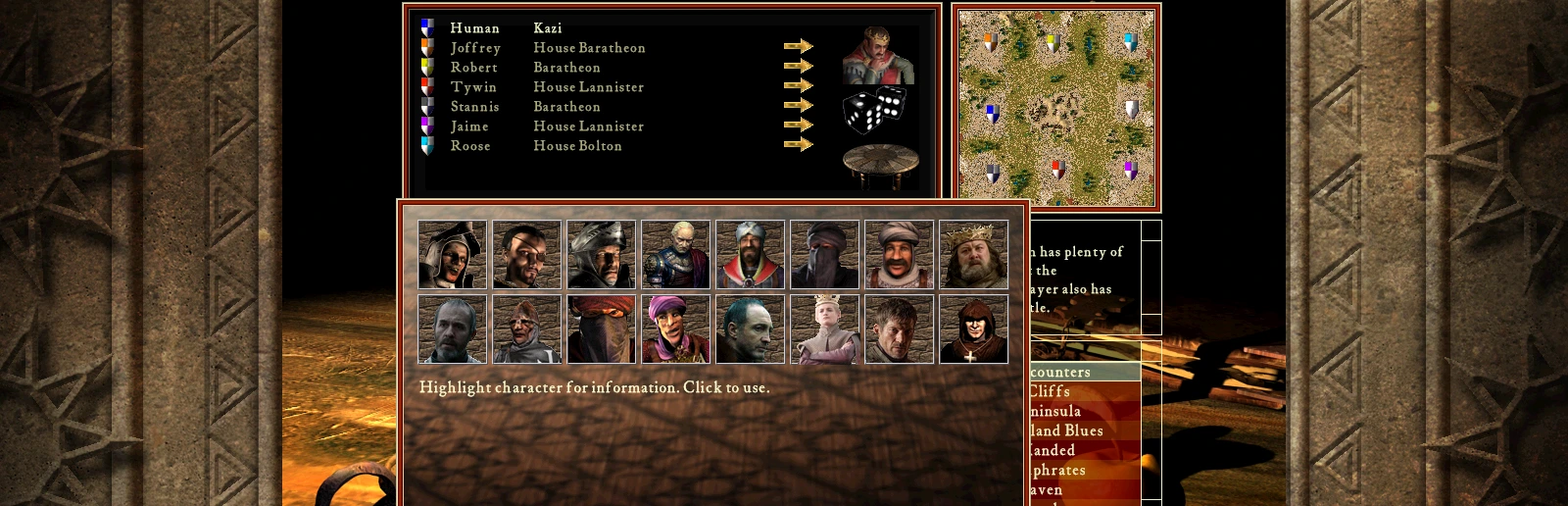Choose the hooded monk with cross portrait
The width and height of the screenshot is (1568, 506).
click(x=973, y=329)
